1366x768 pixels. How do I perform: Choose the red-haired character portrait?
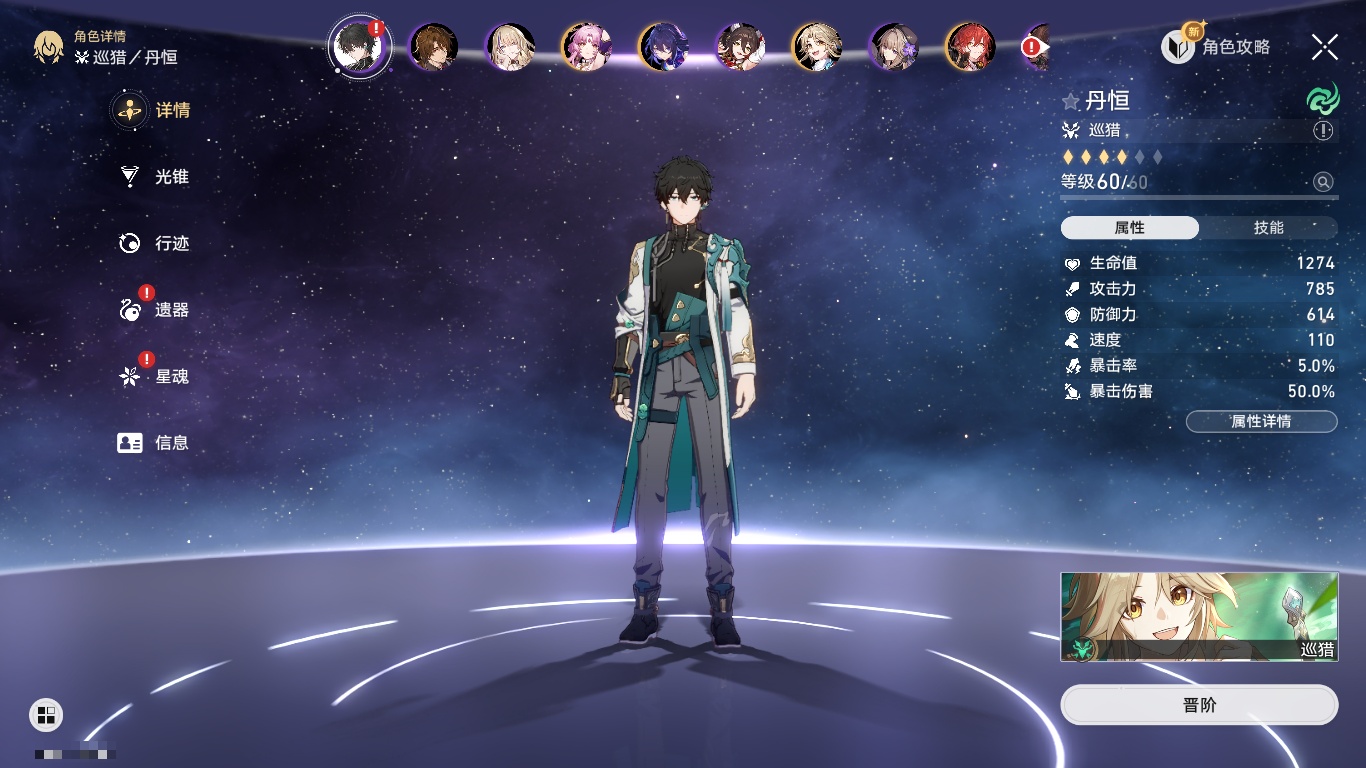[x=970, y=47]
